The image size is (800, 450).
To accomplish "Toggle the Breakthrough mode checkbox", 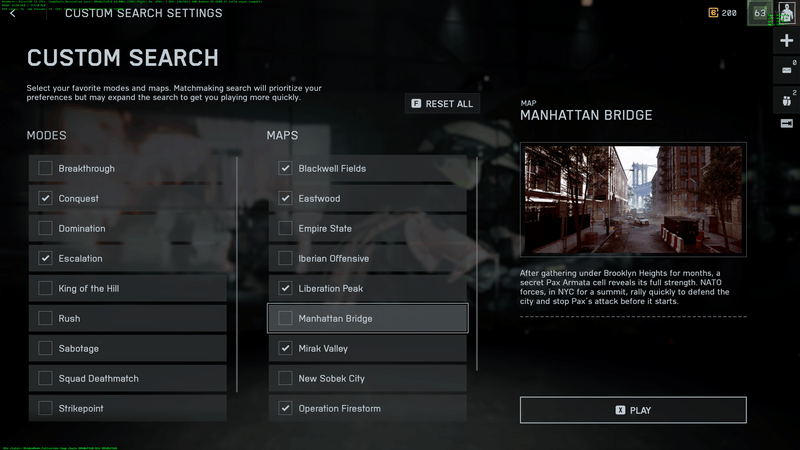I will point(45,169).
